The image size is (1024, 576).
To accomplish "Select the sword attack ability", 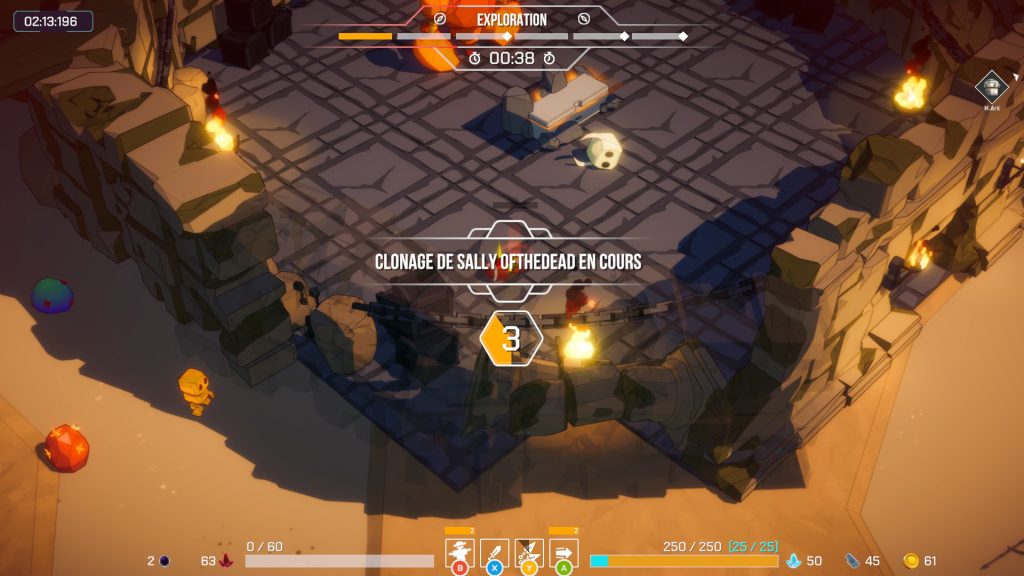I will tap(495, 553).
